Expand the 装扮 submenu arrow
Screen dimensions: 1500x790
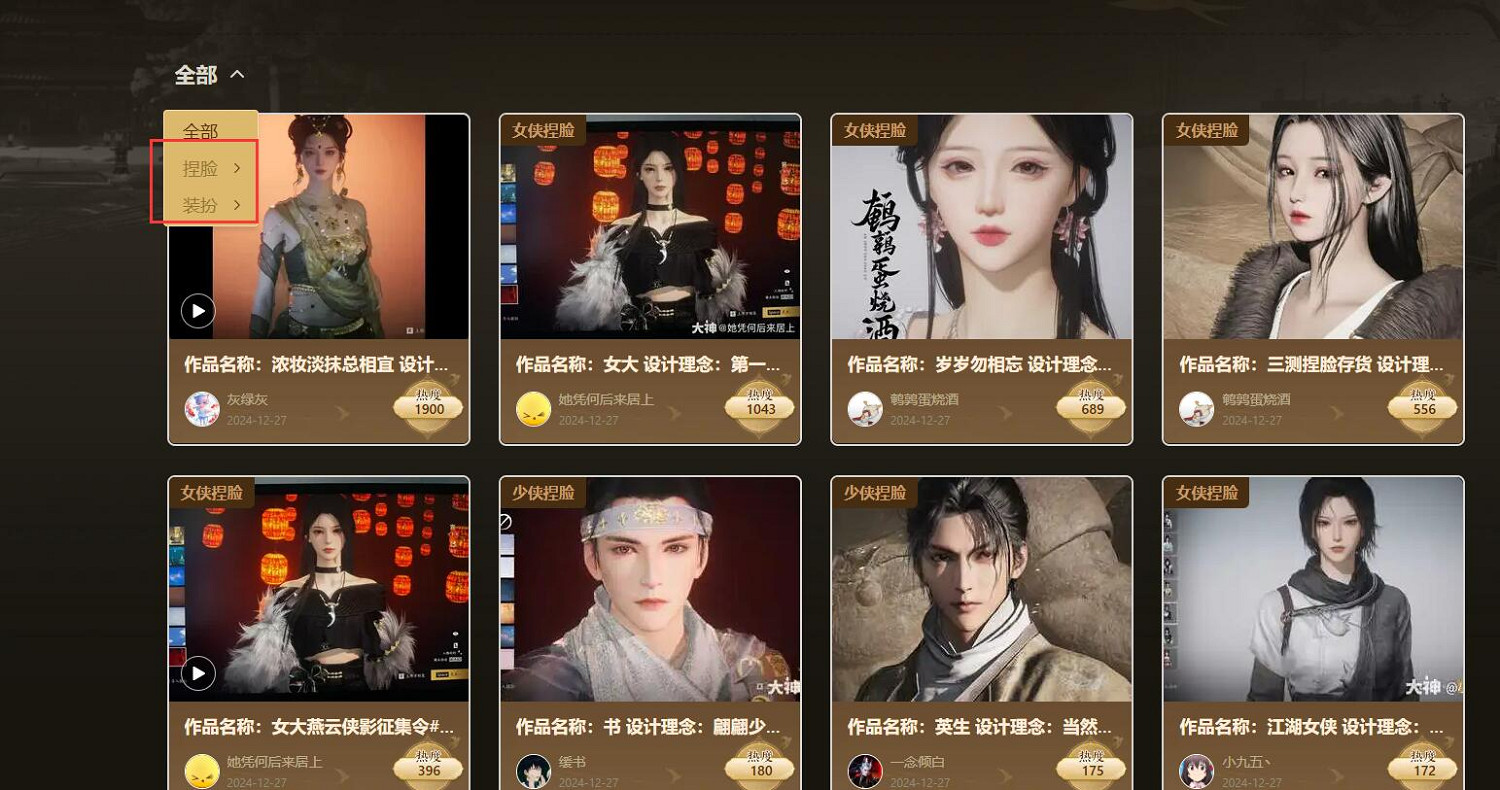[x=237, y=205]
